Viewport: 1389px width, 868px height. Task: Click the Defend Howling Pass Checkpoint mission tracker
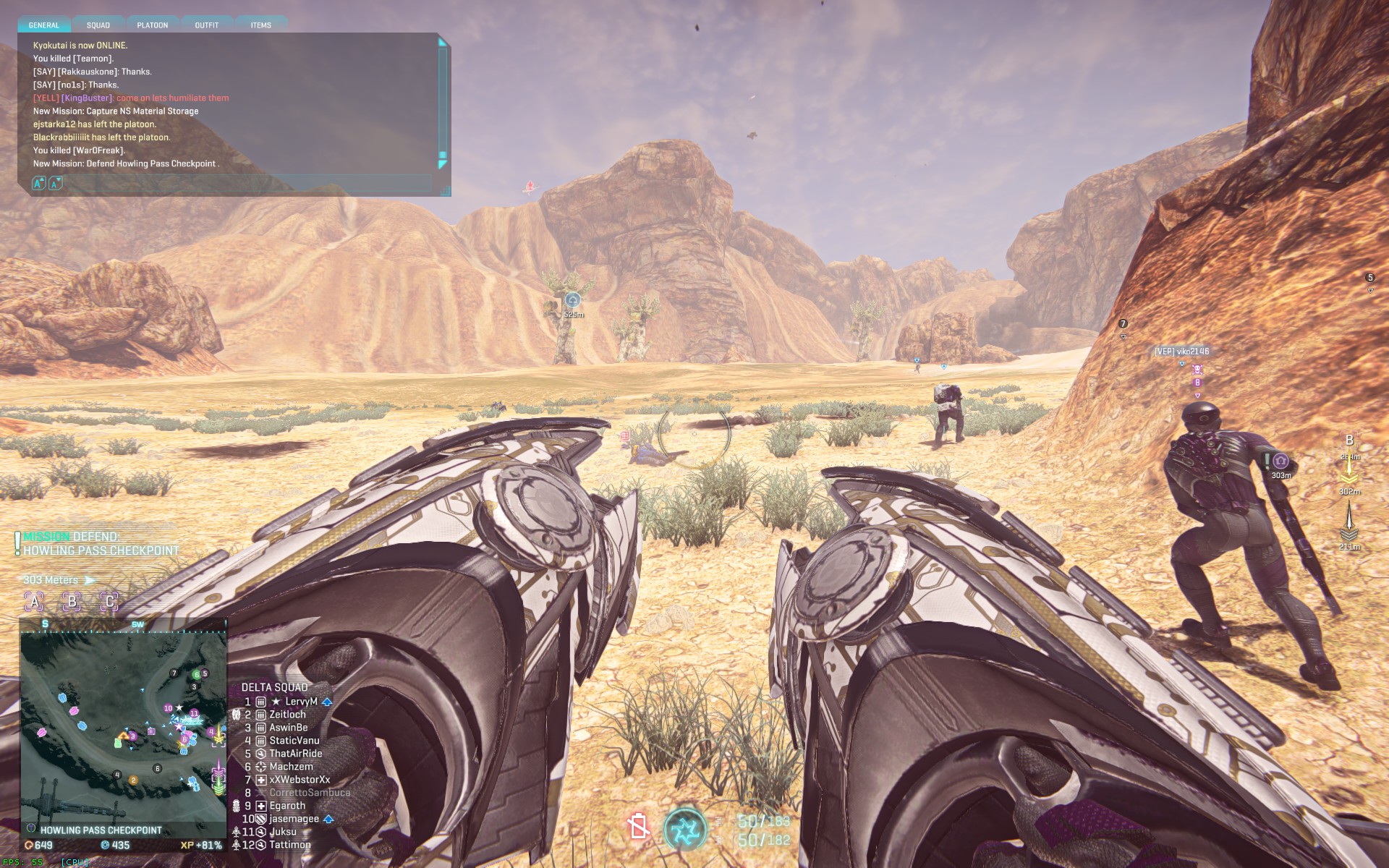pyautogui.click(x=101, y=544)
